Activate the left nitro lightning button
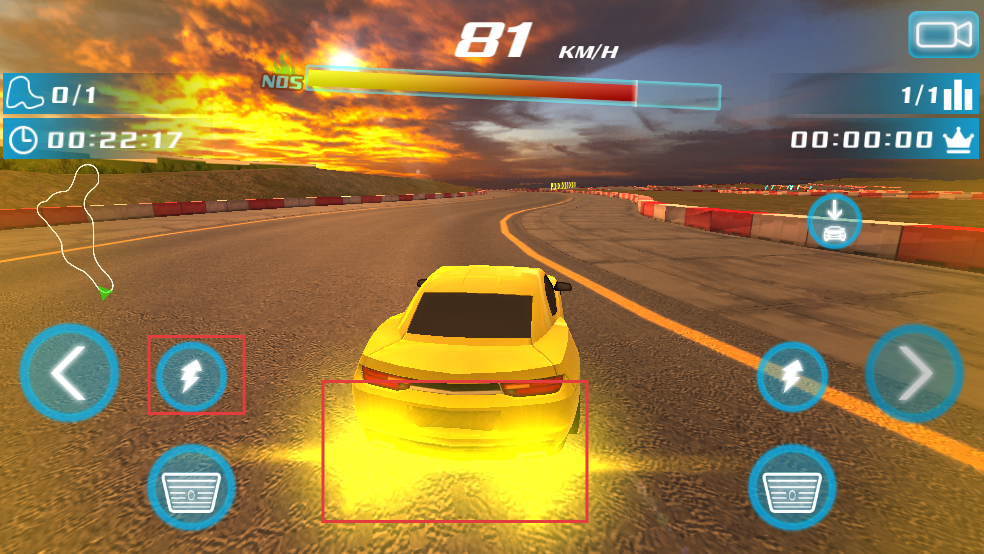 (x=192, y=377)
